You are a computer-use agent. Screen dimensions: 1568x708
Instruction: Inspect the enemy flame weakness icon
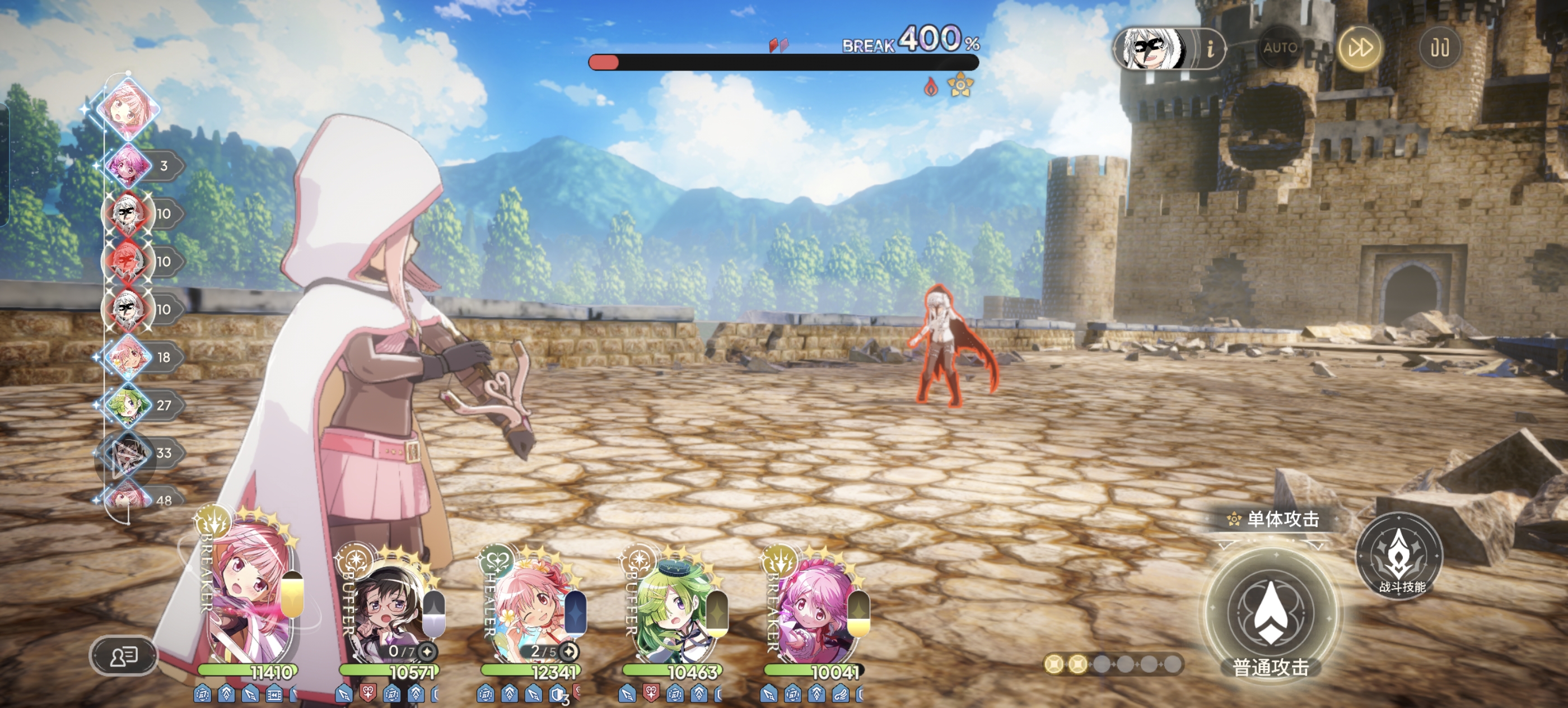[931, 87]
